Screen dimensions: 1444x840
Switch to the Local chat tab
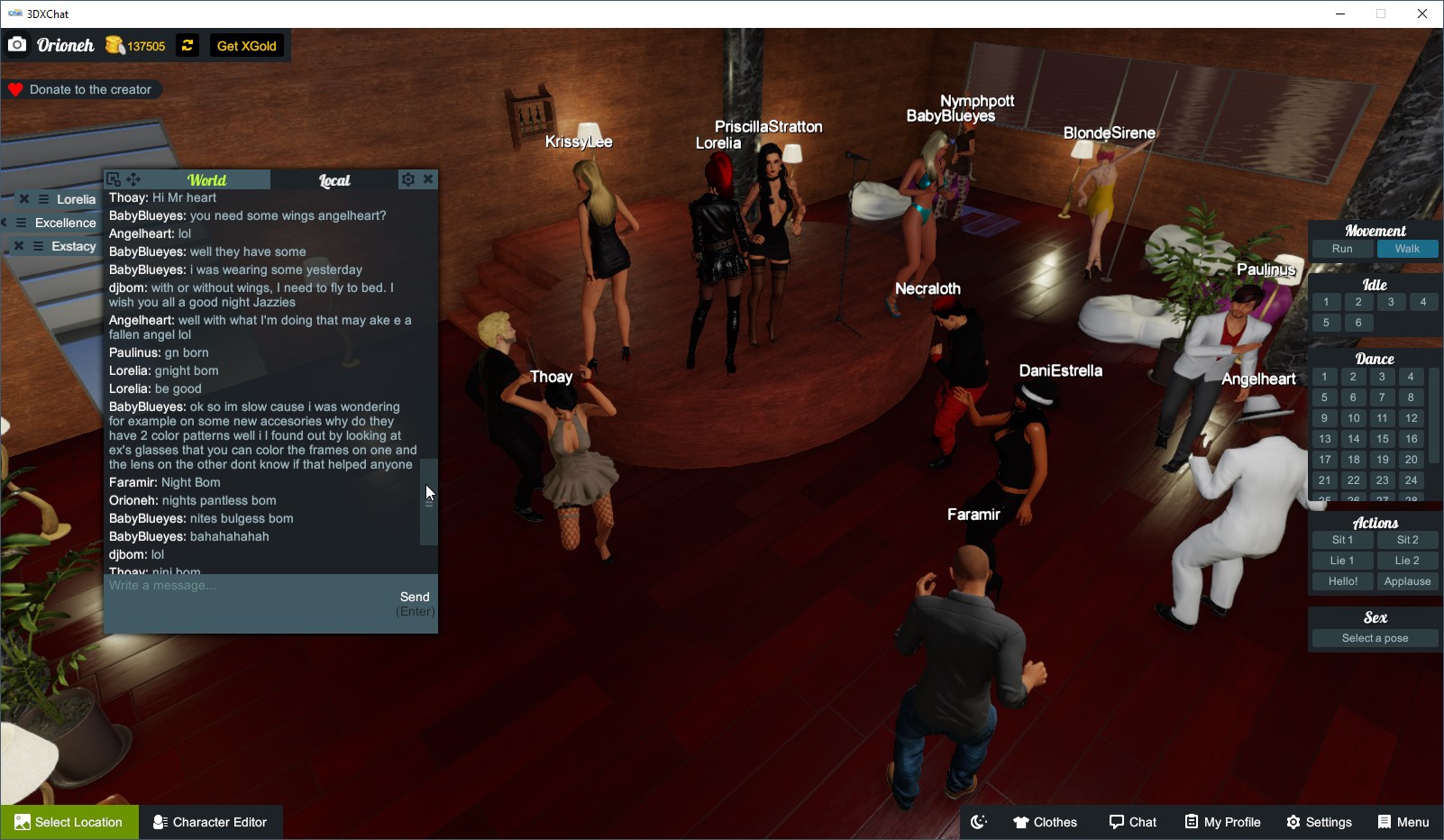(334, 179)
